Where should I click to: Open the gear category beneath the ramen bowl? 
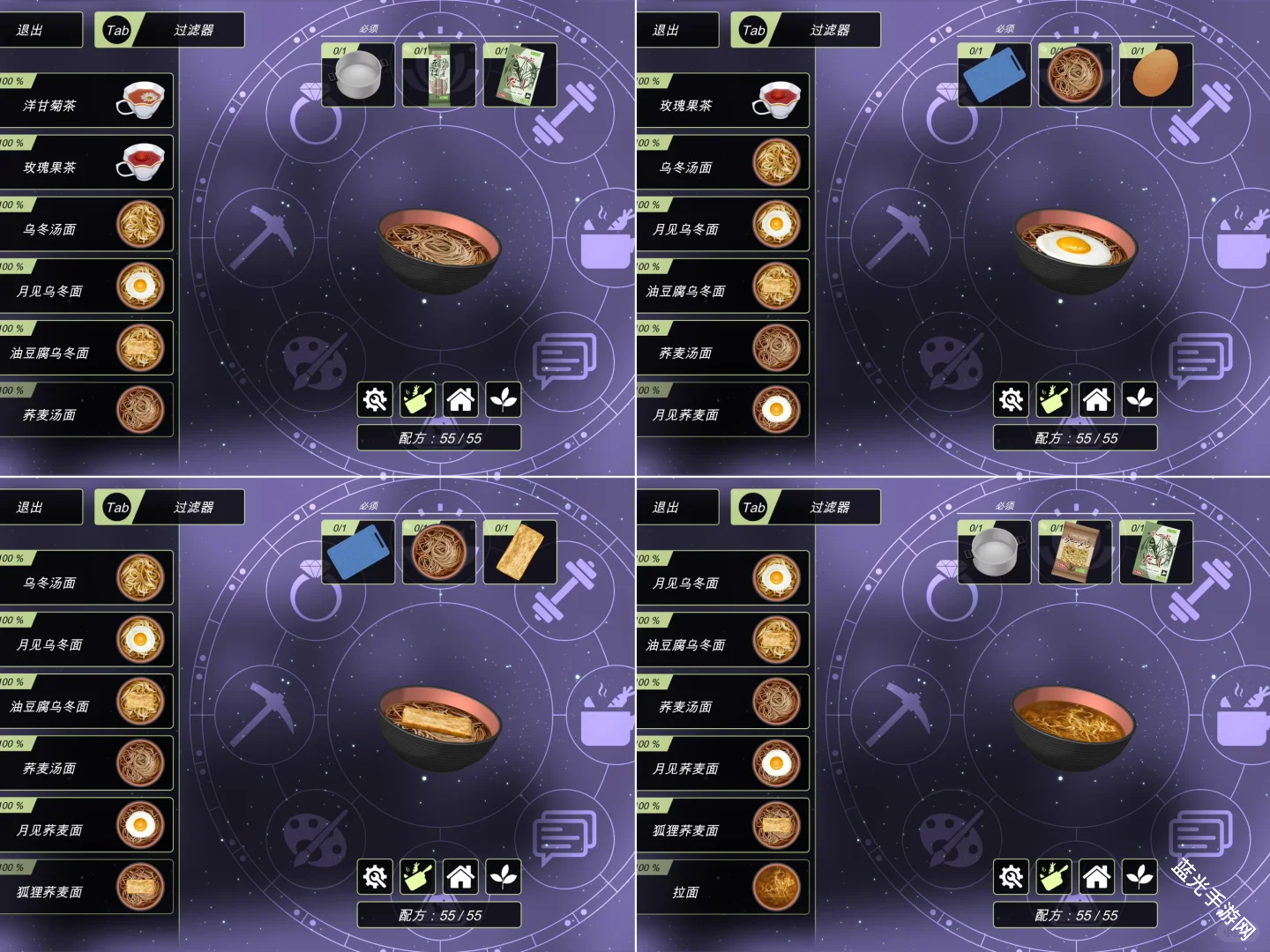coord(1012,877)
